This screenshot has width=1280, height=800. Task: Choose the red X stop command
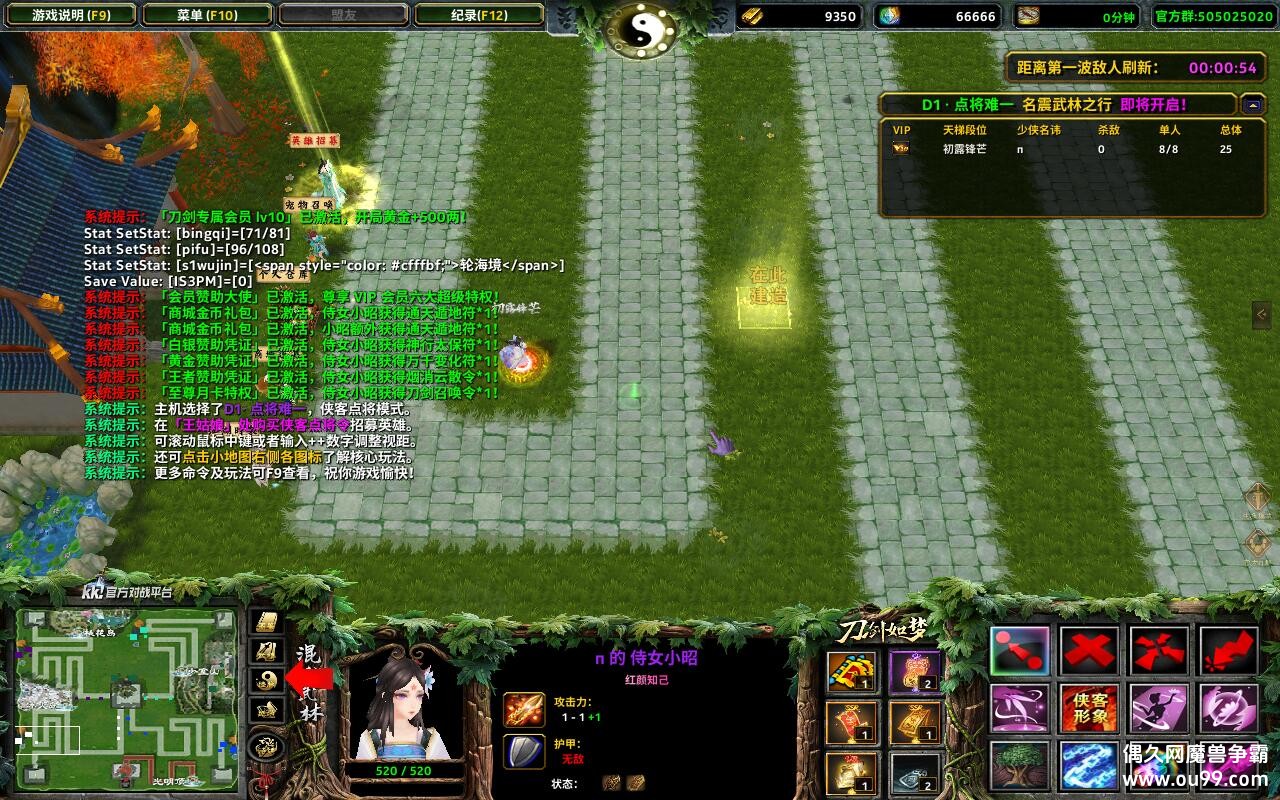click(1090, 651)
